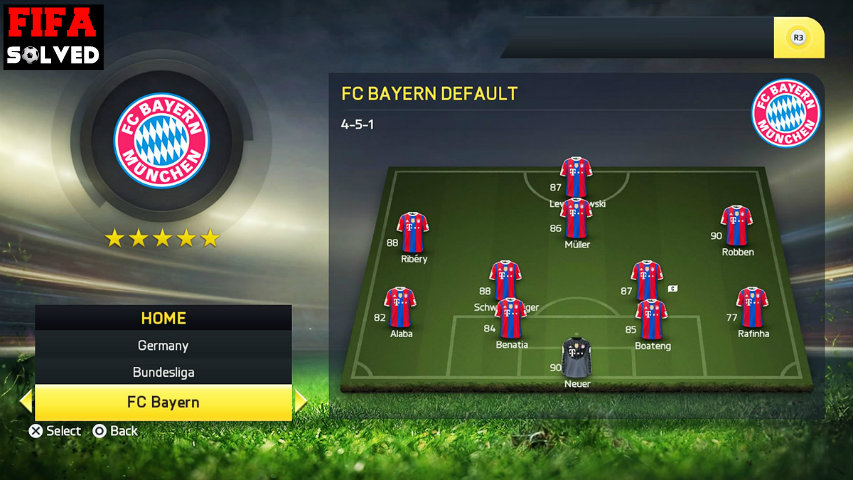853x480 pixels.
Task: Click the left arrow beside FC Bayern
Action: coord(26,402)
